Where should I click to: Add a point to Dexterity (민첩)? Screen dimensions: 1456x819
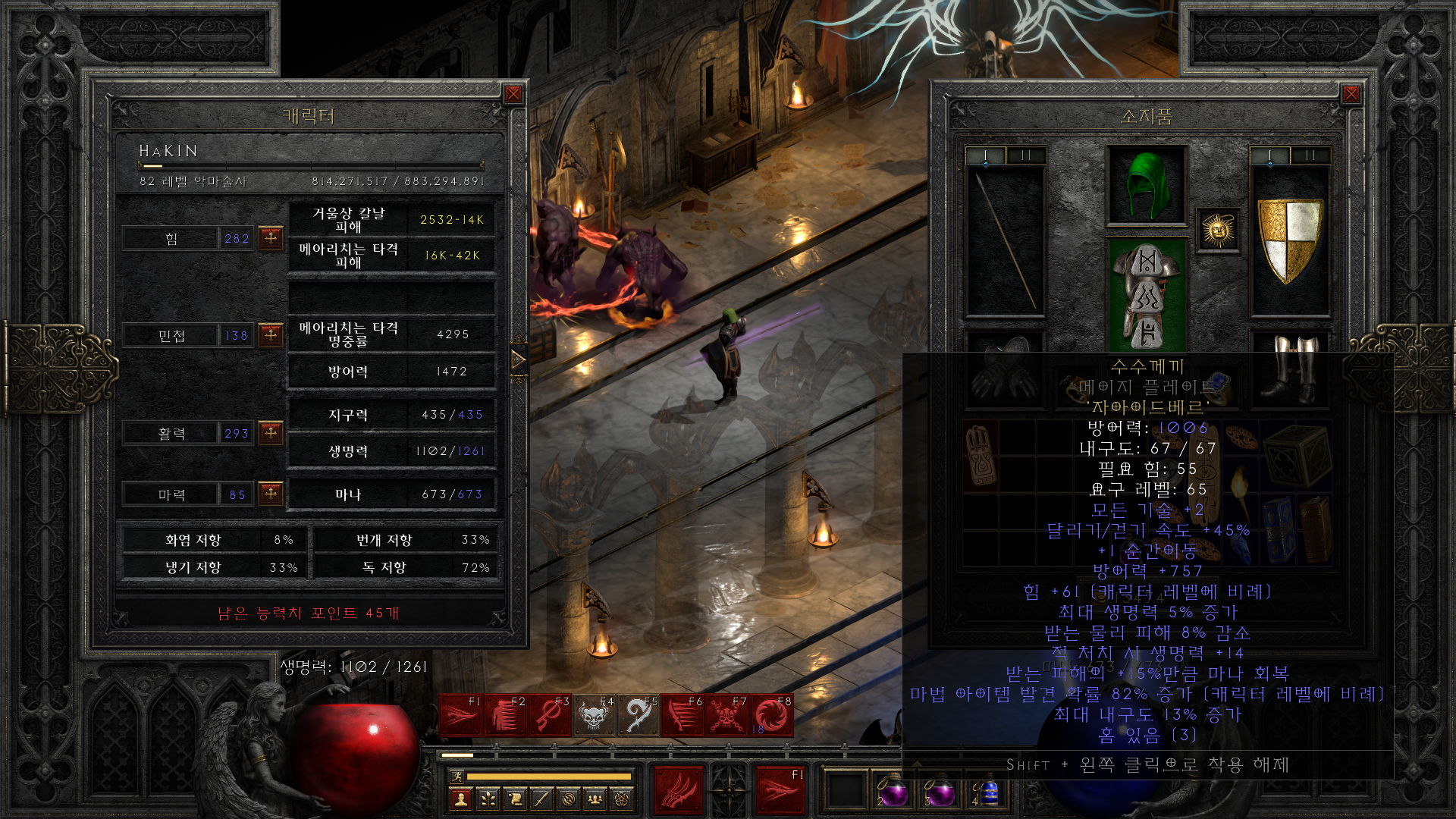[271, 334]
